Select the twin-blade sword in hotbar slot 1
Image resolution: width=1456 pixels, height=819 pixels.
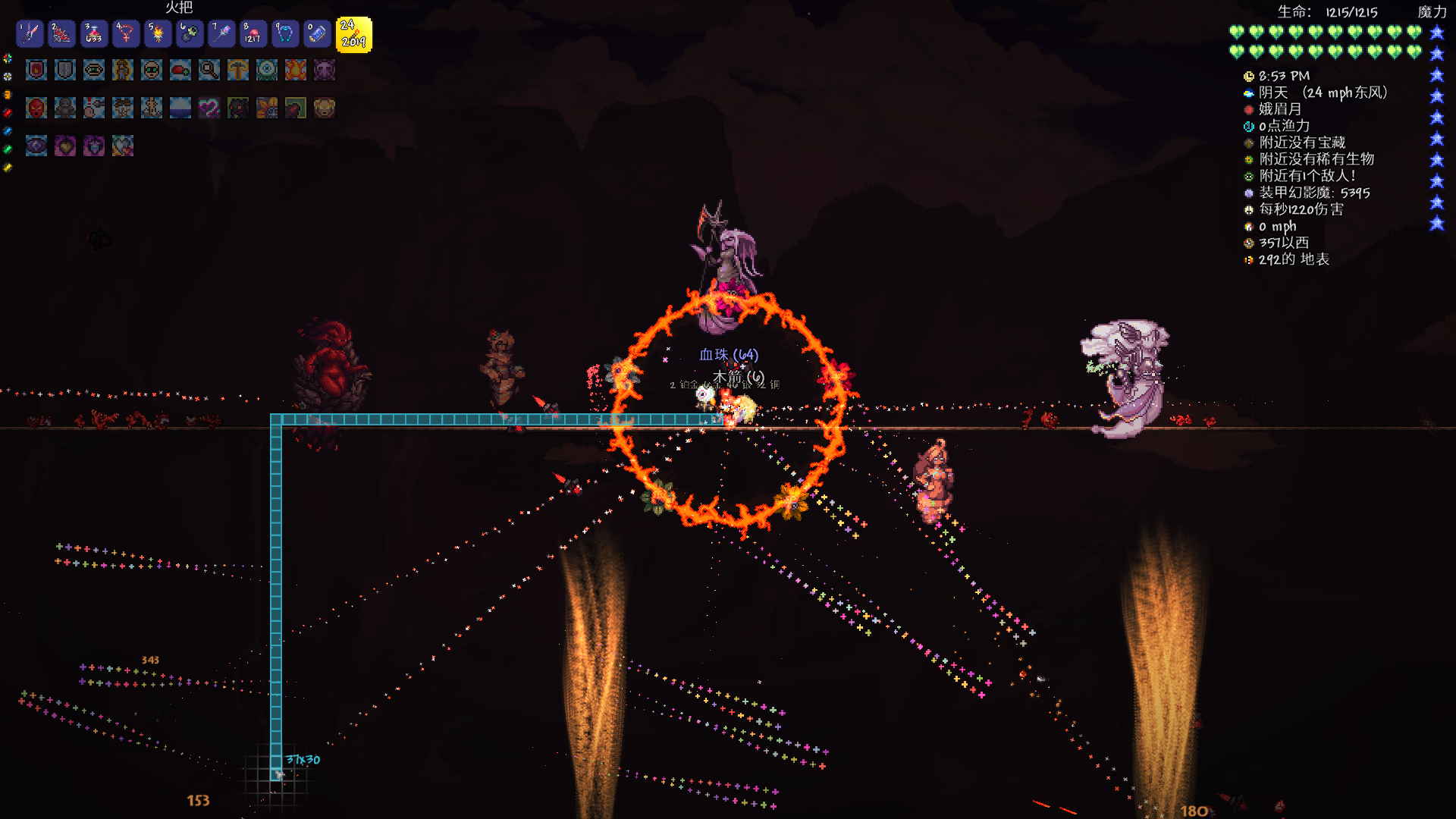pyautogui.click(x=30, y=33)
